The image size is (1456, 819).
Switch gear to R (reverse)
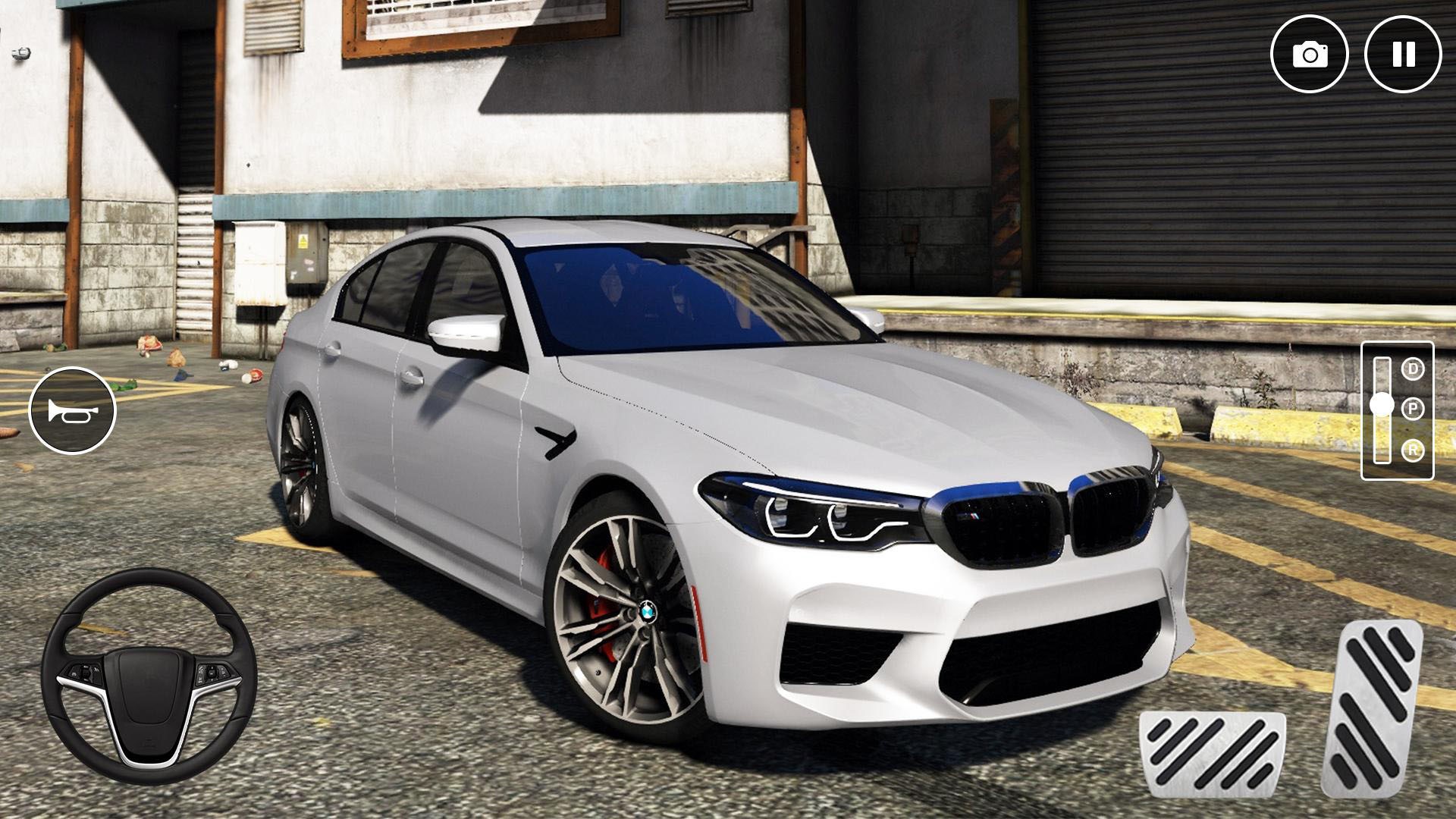(1412, 450)
